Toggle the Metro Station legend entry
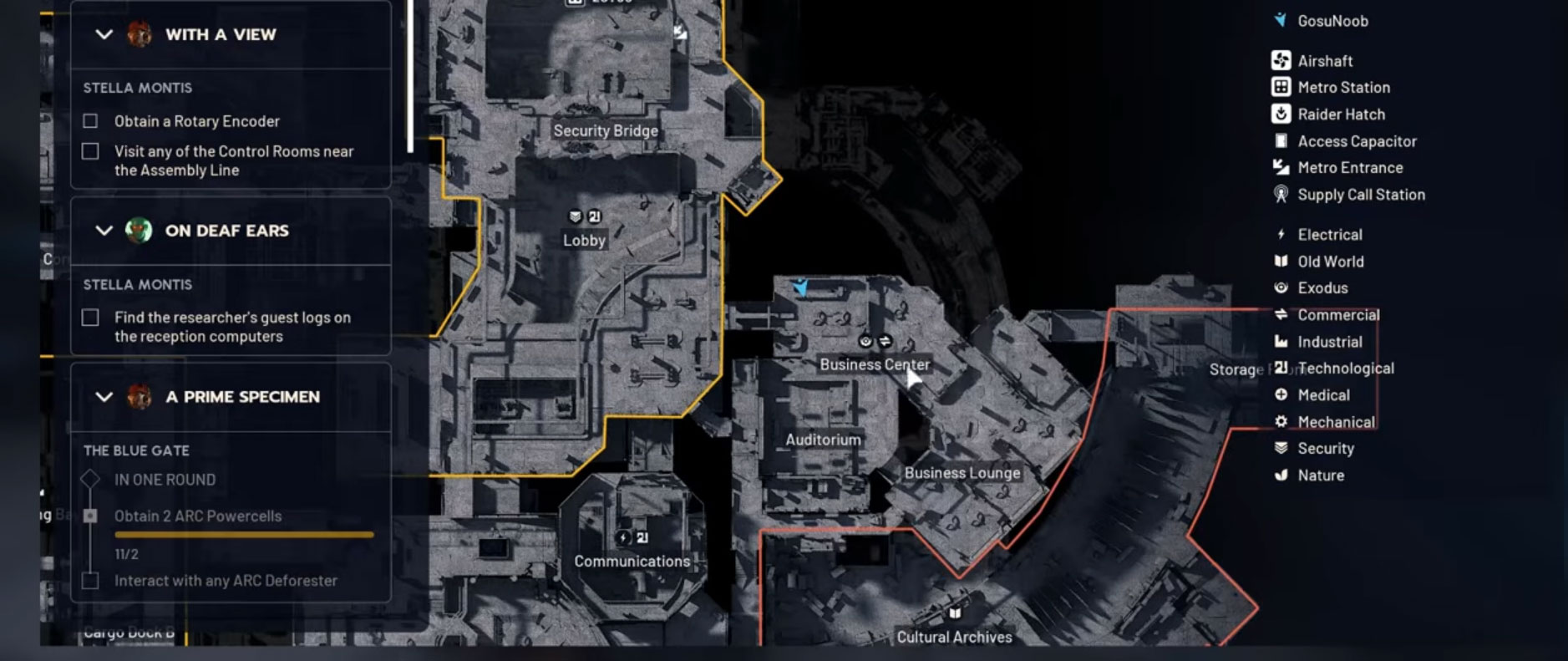 pyautogui.click(x=1342, y=88)
